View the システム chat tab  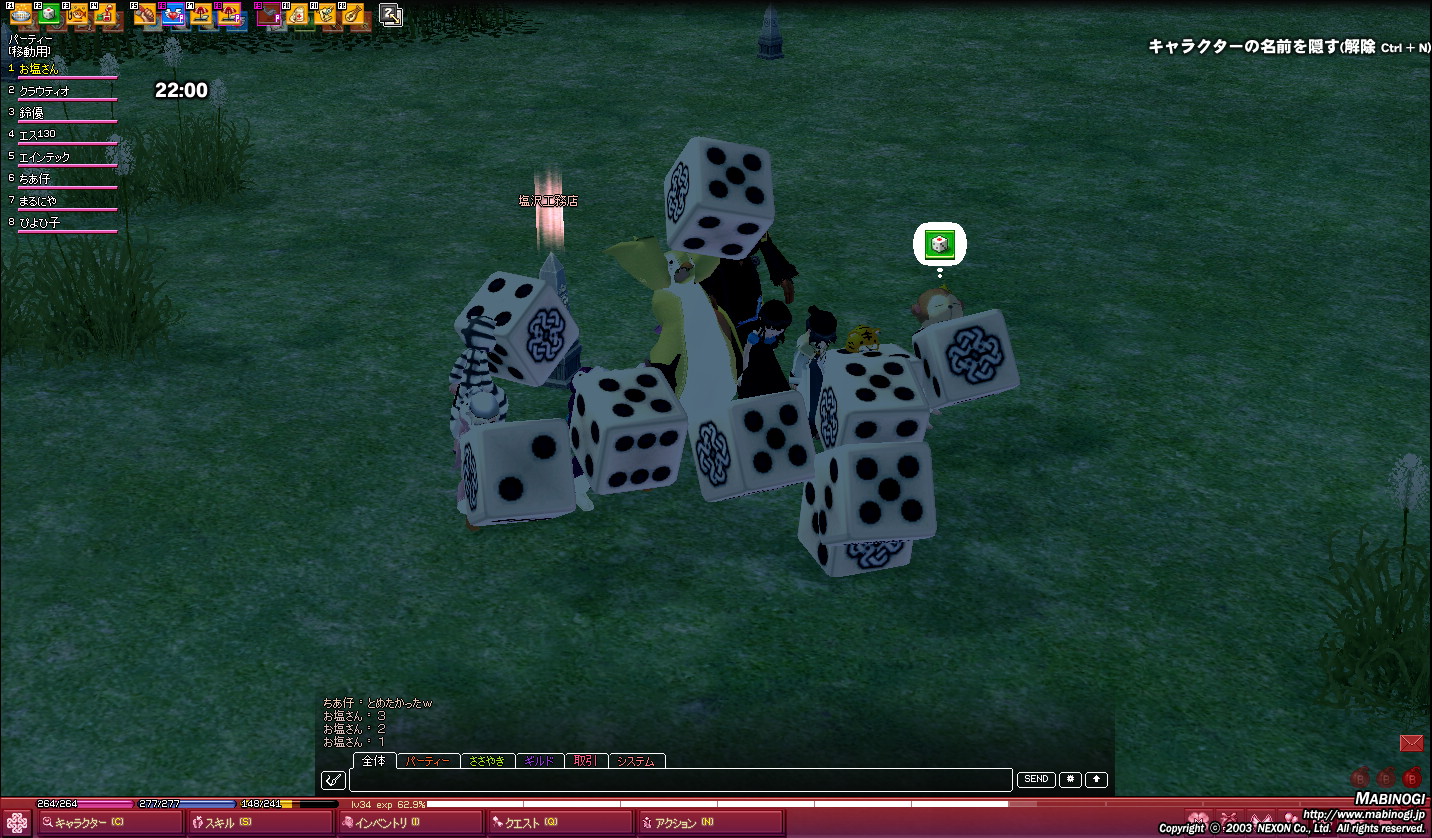pos(636,761)
